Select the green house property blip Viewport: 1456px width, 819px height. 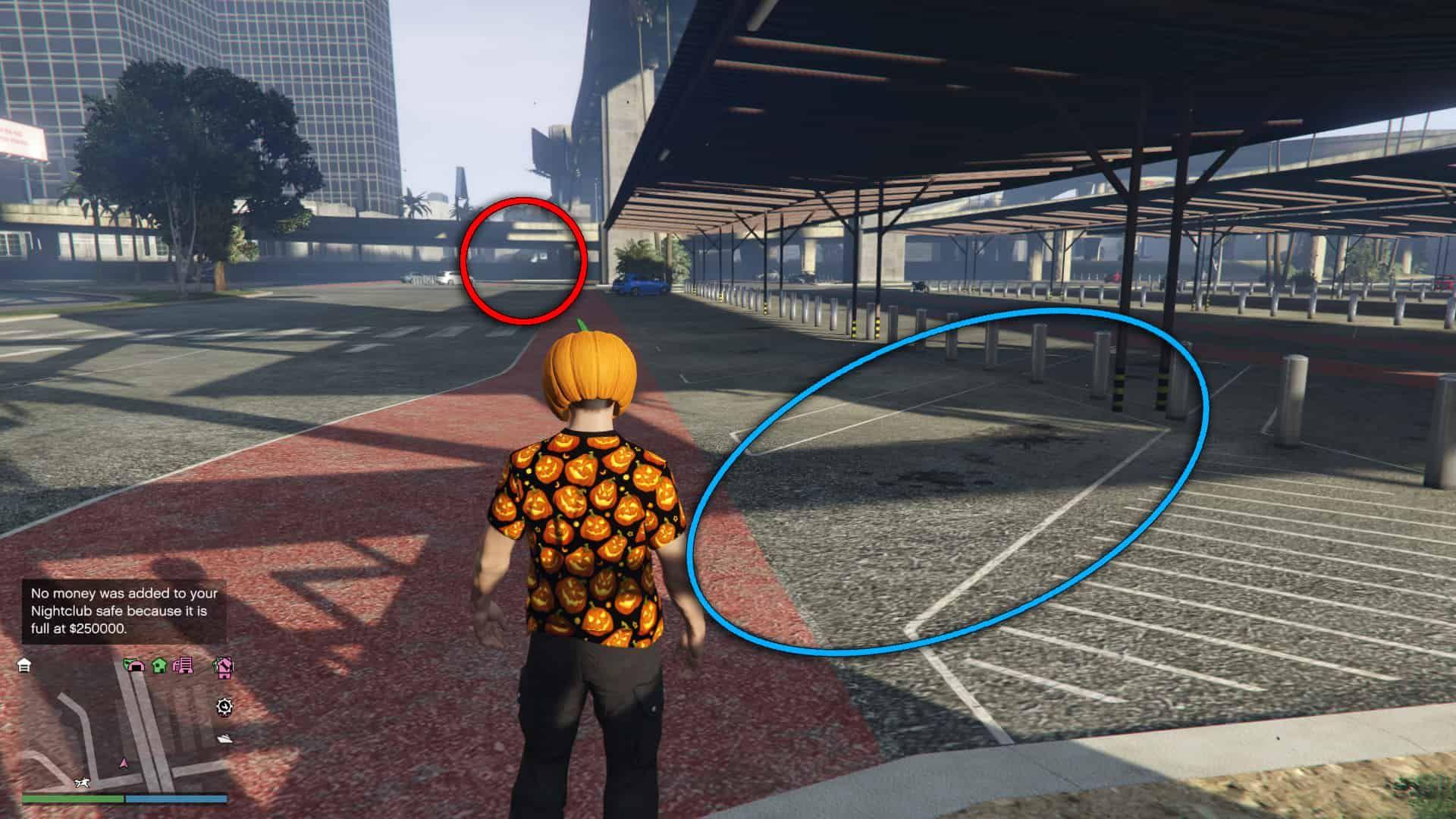click(159, 666)
